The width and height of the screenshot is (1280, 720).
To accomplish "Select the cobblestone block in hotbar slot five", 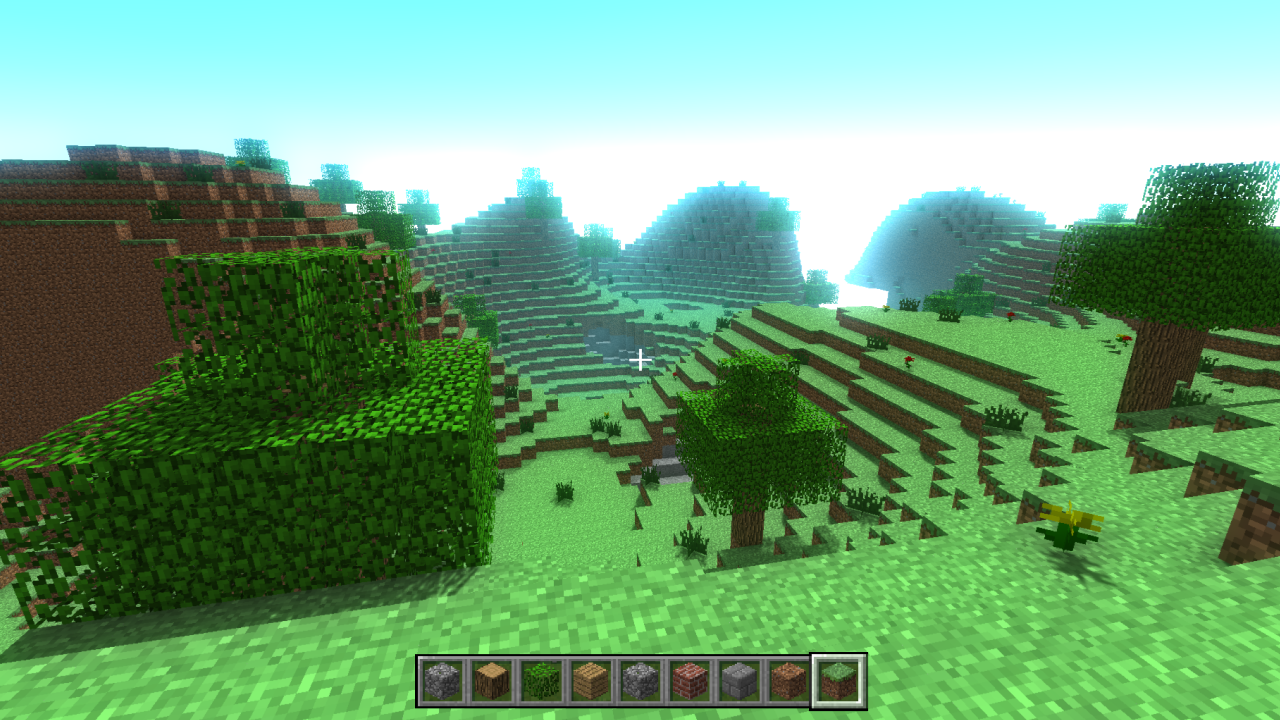I will coord(640,680).
